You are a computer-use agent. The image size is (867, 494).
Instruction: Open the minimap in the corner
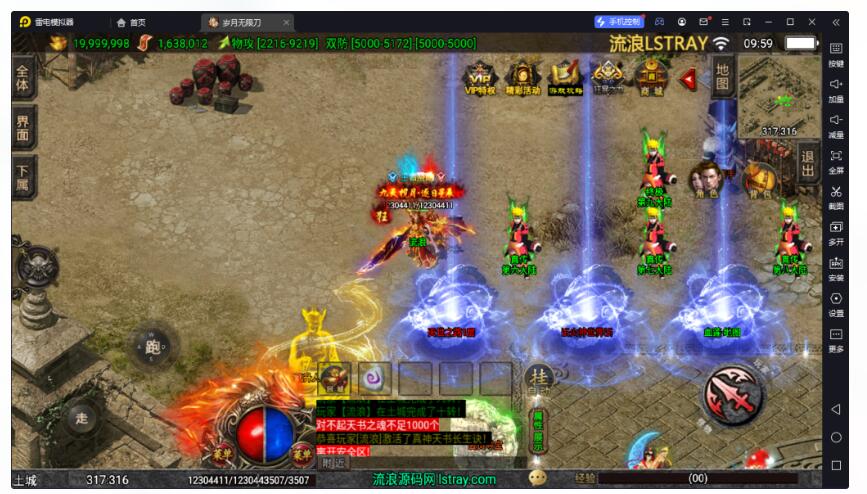(x=779, y=95)
